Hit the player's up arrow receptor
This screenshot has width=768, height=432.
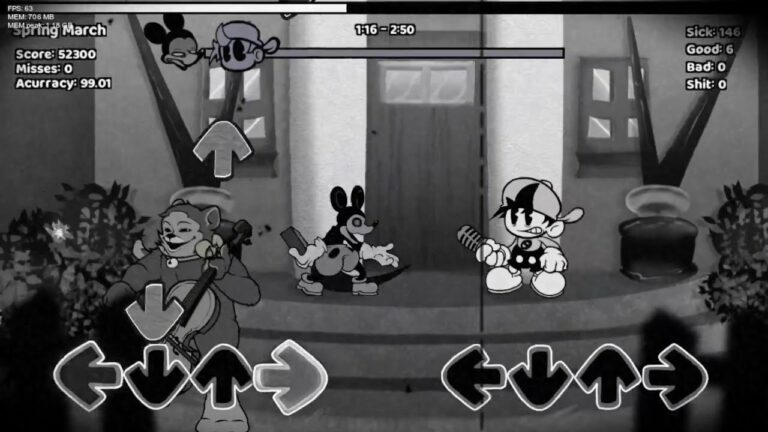pyautogui.click(x=607, y=376)
